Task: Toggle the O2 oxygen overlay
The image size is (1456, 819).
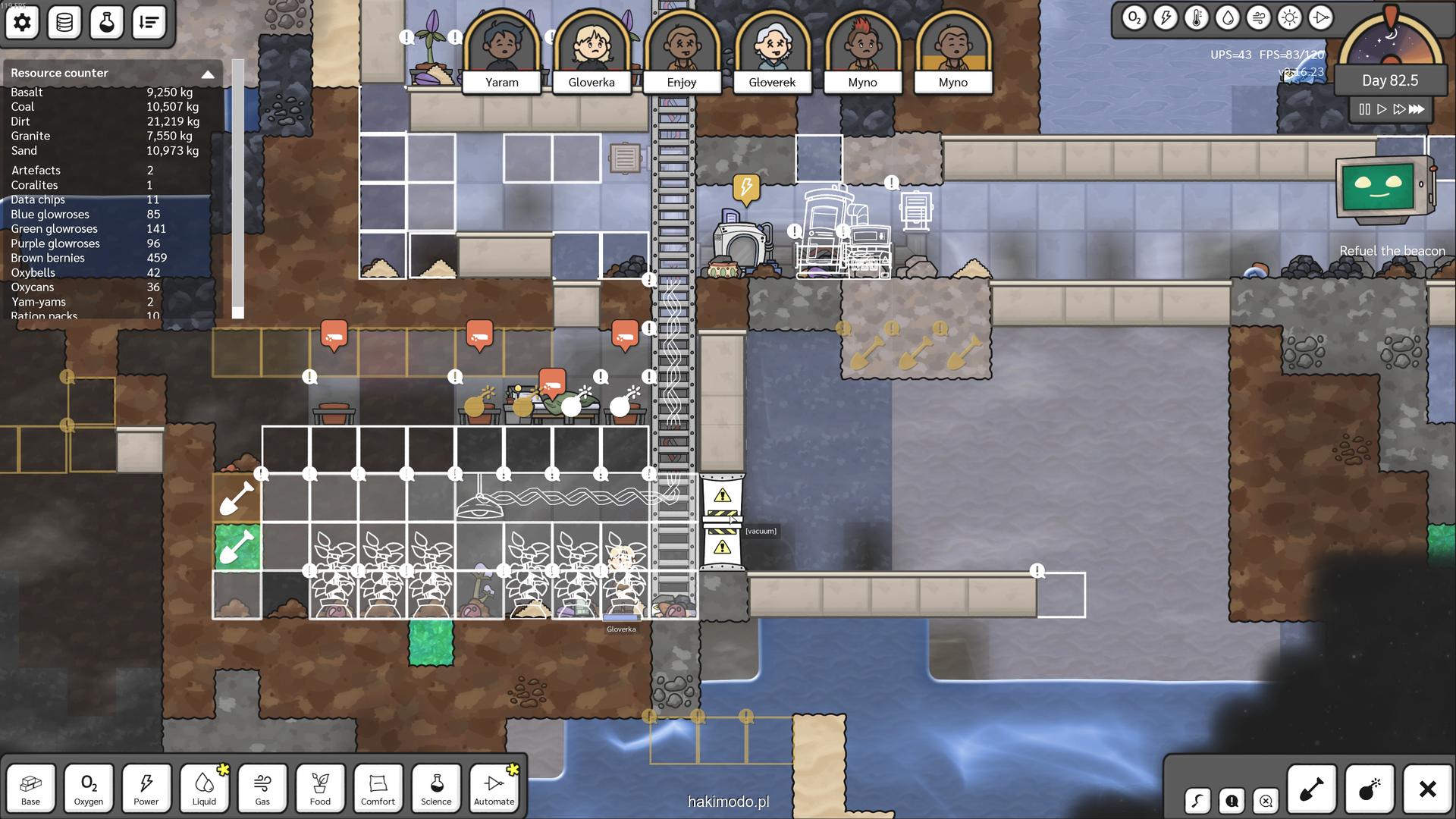Action: pos(1134,18)
